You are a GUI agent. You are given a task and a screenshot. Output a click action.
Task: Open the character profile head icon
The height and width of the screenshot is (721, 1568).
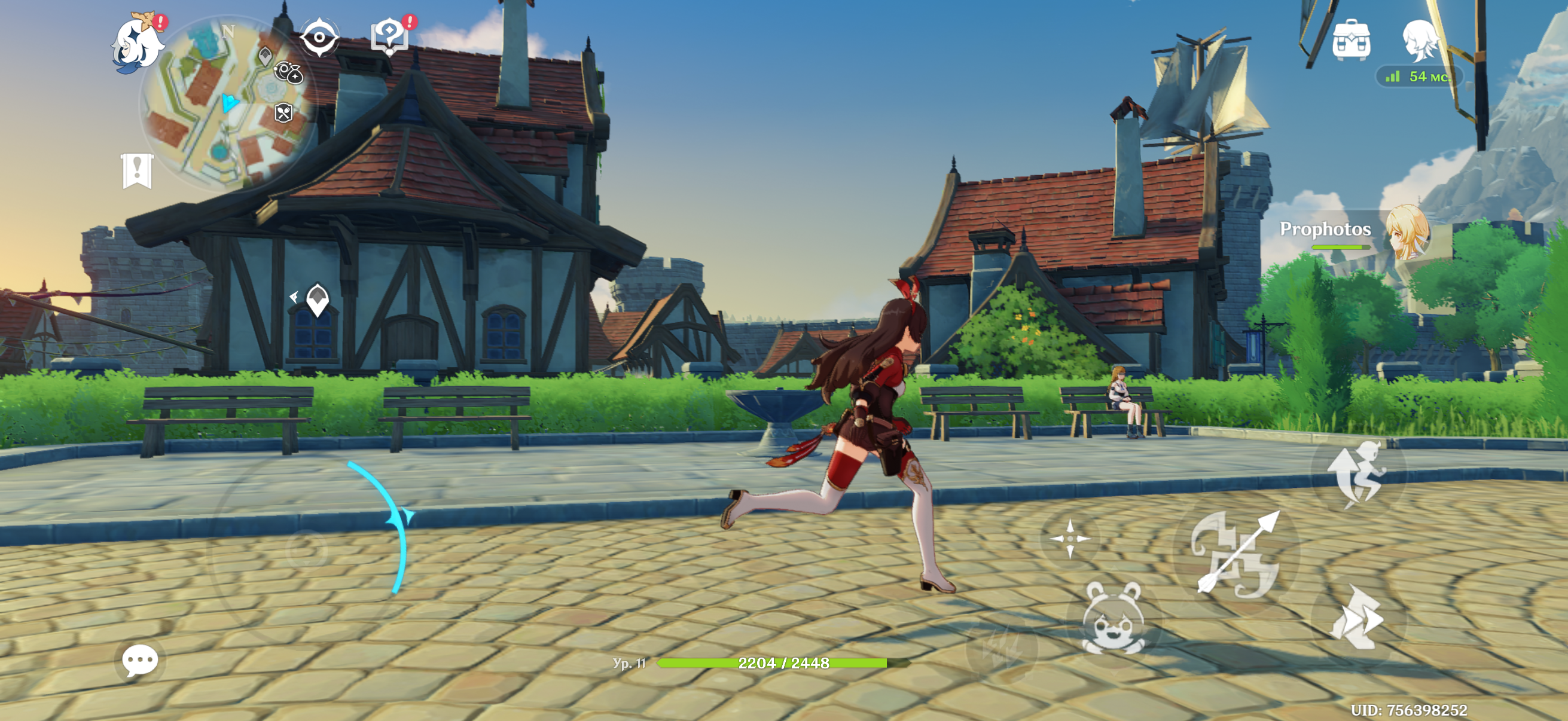point(1420,39)
